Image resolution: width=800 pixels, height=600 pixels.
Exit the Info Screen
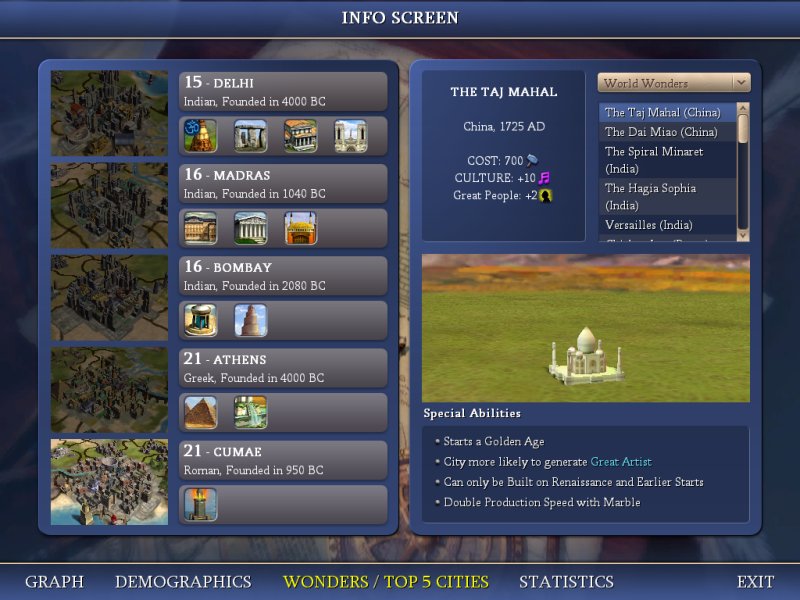(755, 581)
